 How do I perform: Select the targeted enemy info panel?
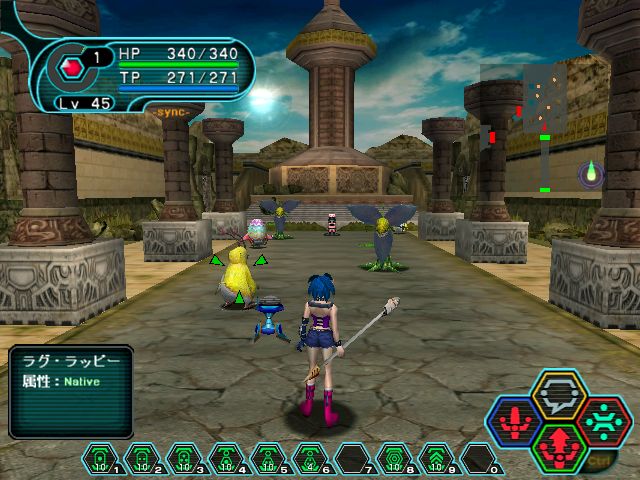(x=70, y=390)
